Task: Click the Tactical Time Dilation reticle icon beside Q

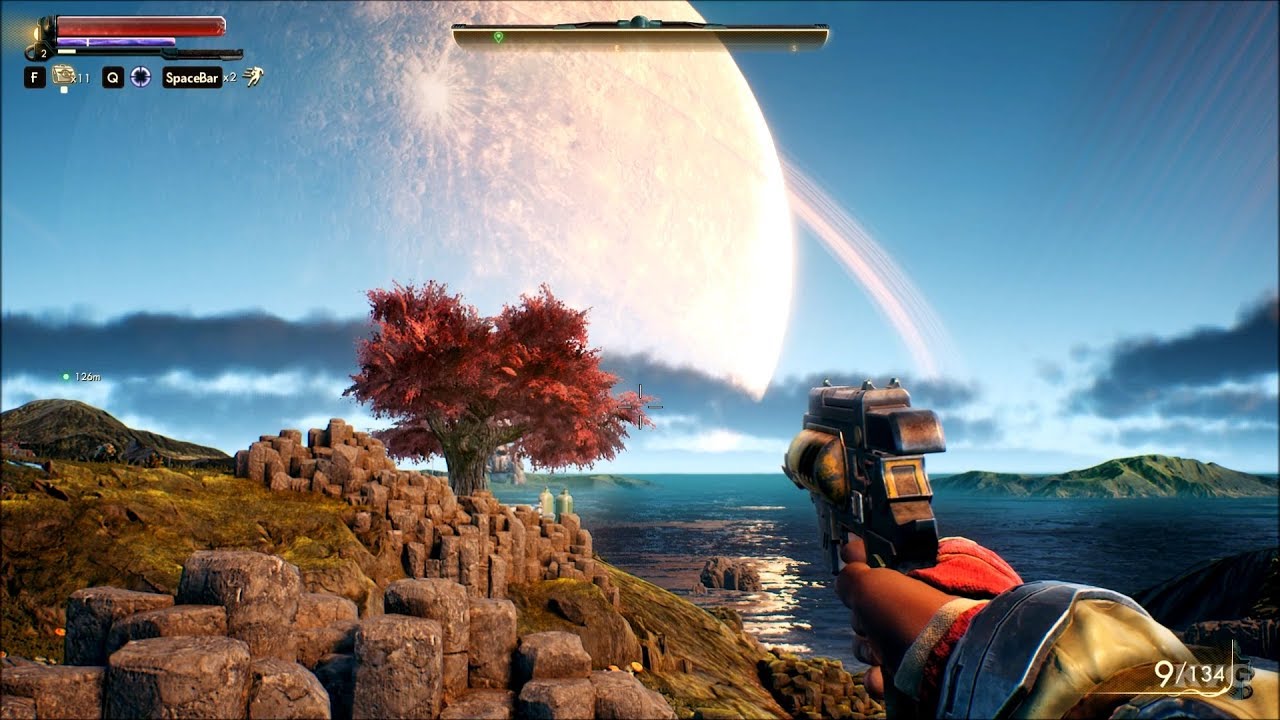Action: coord(140,76)
